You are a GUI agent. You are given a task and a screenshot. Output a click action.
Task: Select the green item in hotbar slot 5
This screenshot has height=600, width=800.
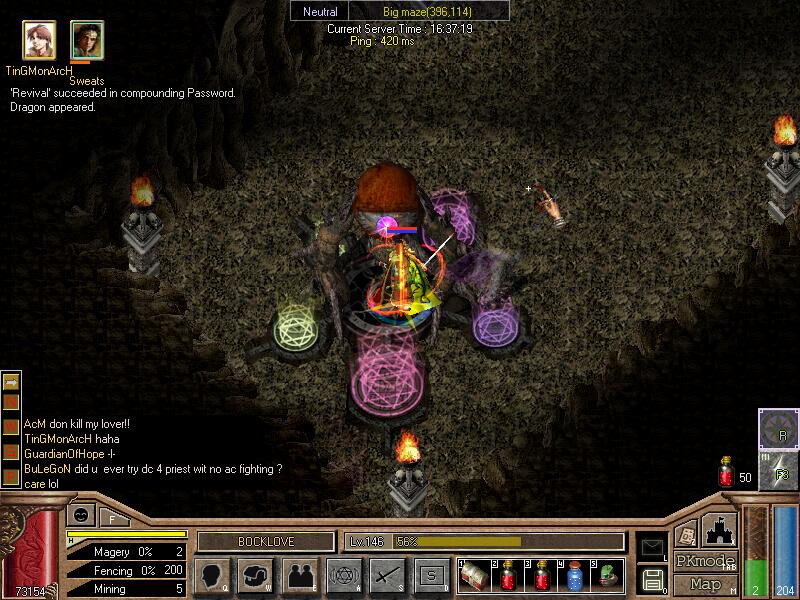click(607, 576)
